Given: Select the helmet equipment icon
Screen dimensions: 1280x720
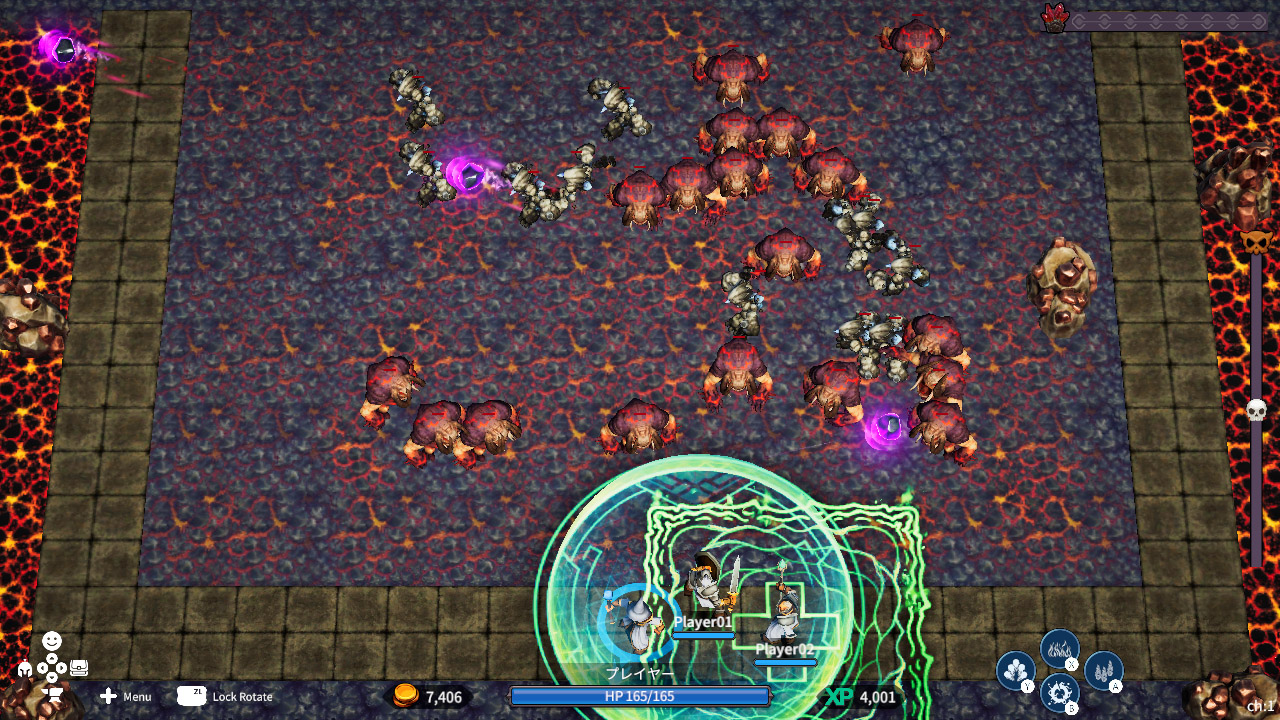Looking at the screenshot, I should coord(24,668).
